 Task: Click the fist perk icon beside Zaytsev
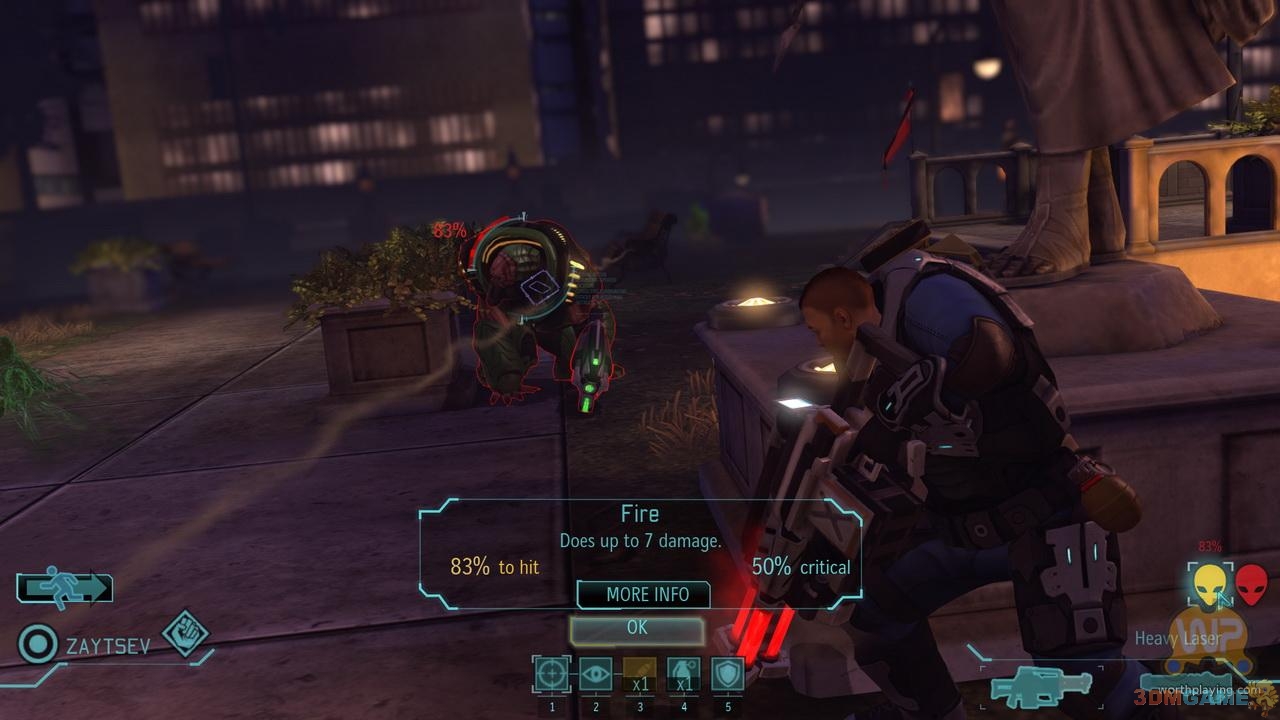coord(185,633)
